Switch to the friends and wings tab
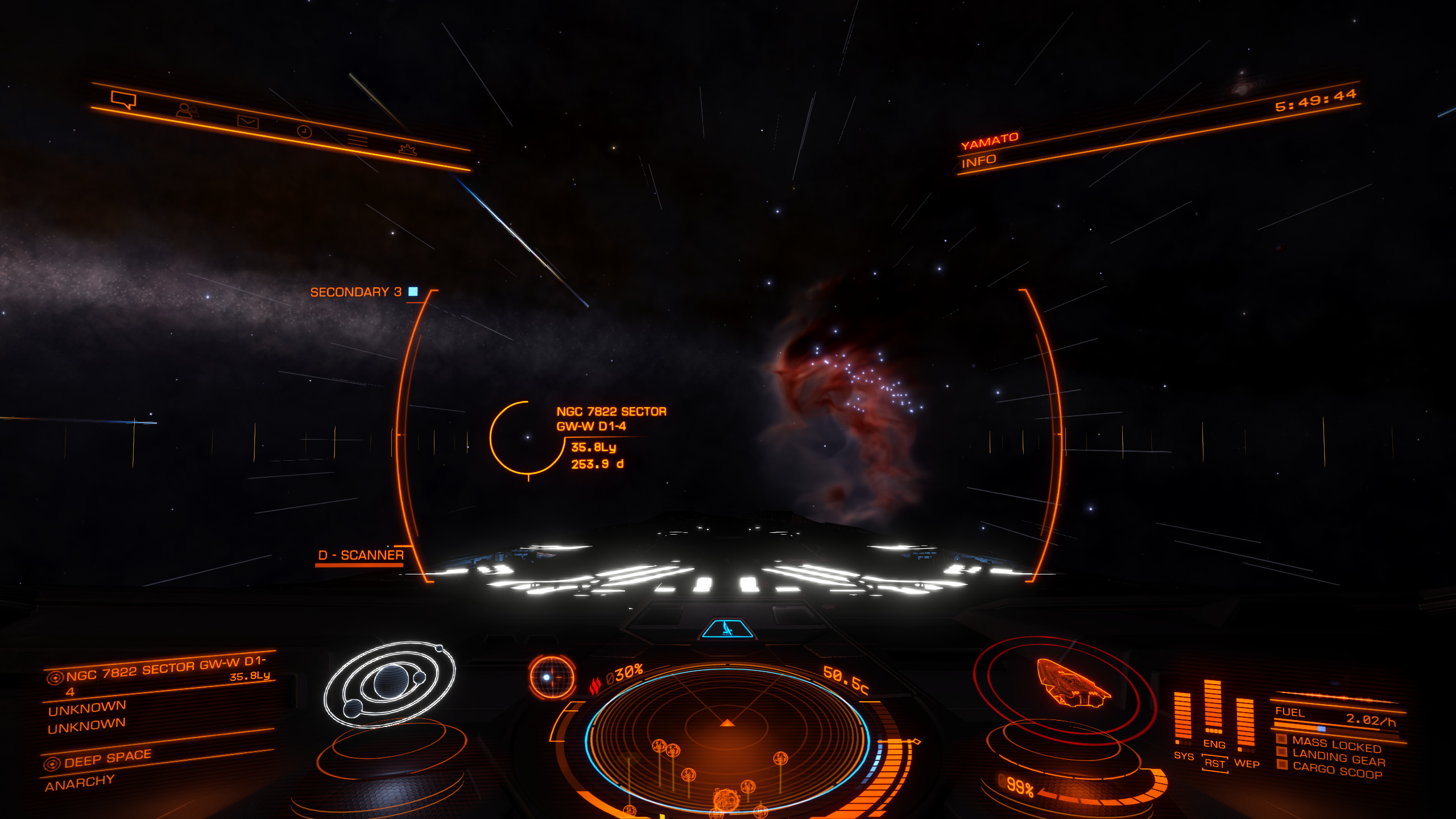 187,110
